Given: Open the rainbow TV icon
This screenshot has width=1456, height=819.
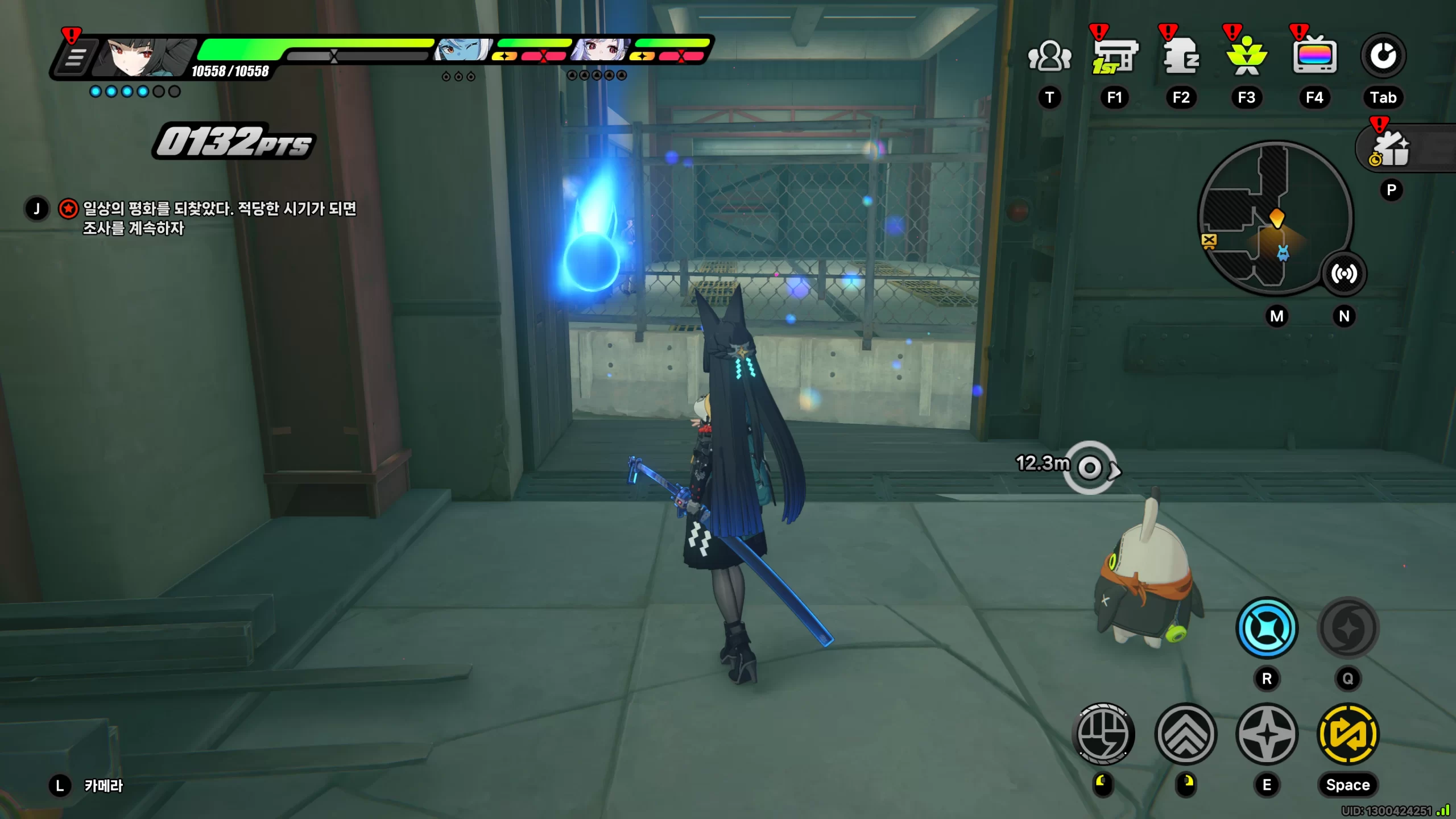Looking at the screenshot, I should (x=1314, y=57).
